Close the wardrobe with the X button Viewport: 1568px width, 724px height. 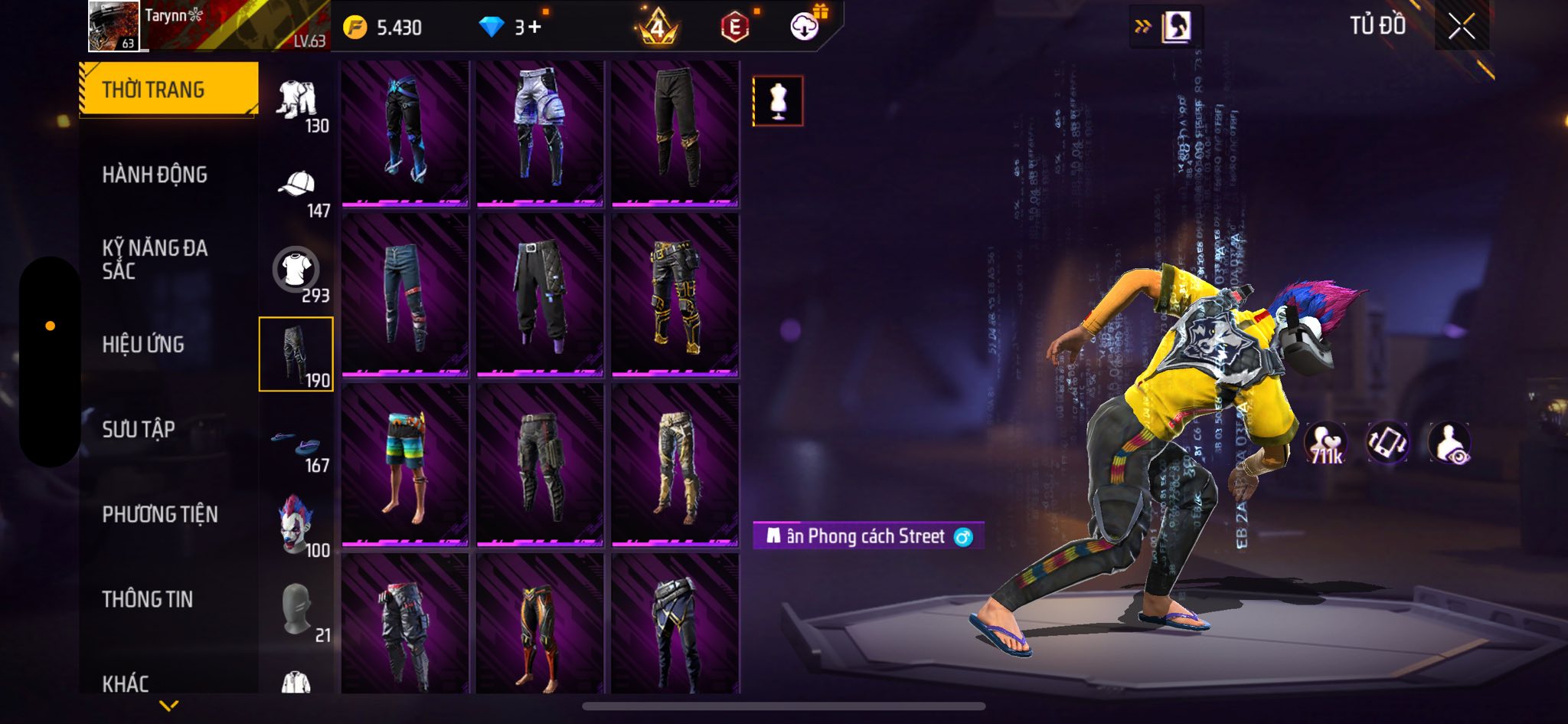click(1461, 27)
